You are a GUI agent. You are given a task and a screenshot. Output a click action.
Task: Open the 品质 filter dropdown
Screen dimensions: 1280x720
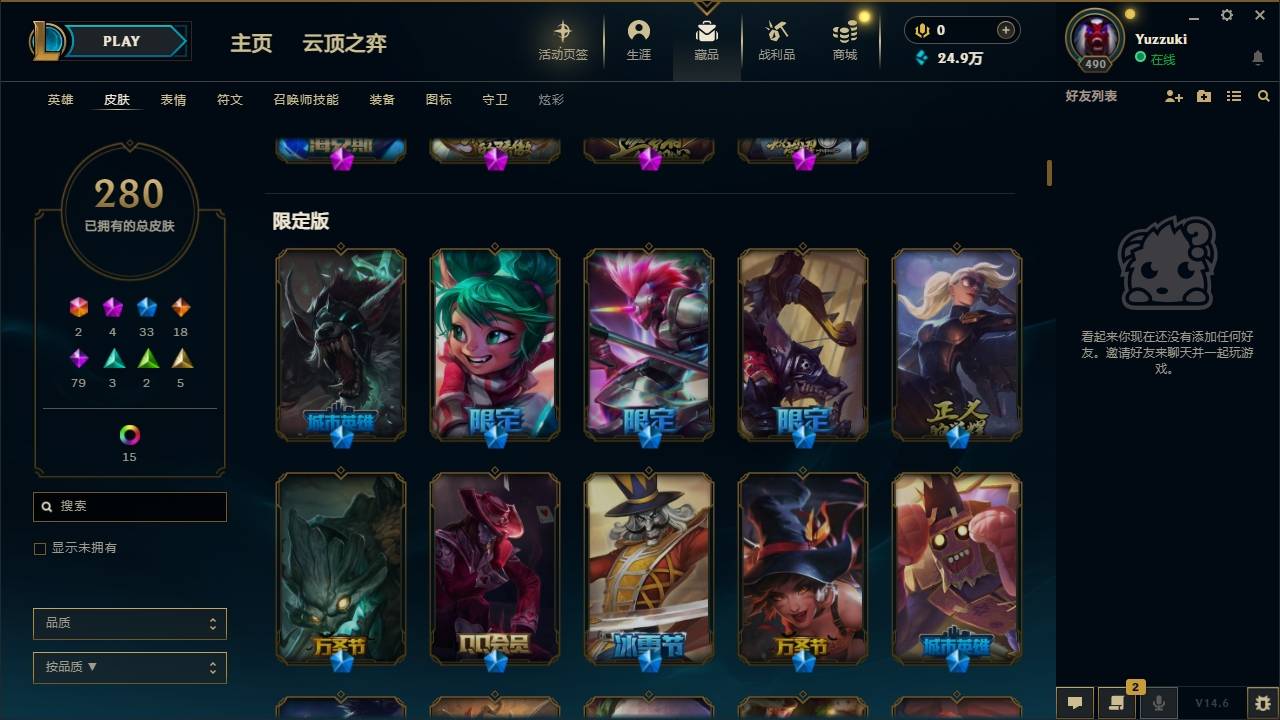pyautogui.click(x=129, y=623)
